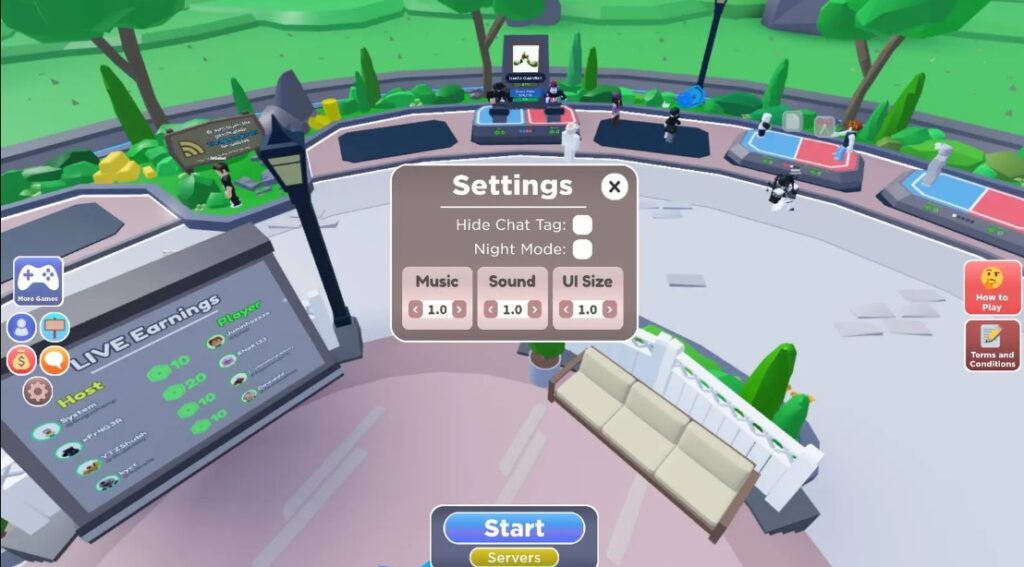
Task: Tick the Hide Chat Tag checkbox
Action: [582, 225]
